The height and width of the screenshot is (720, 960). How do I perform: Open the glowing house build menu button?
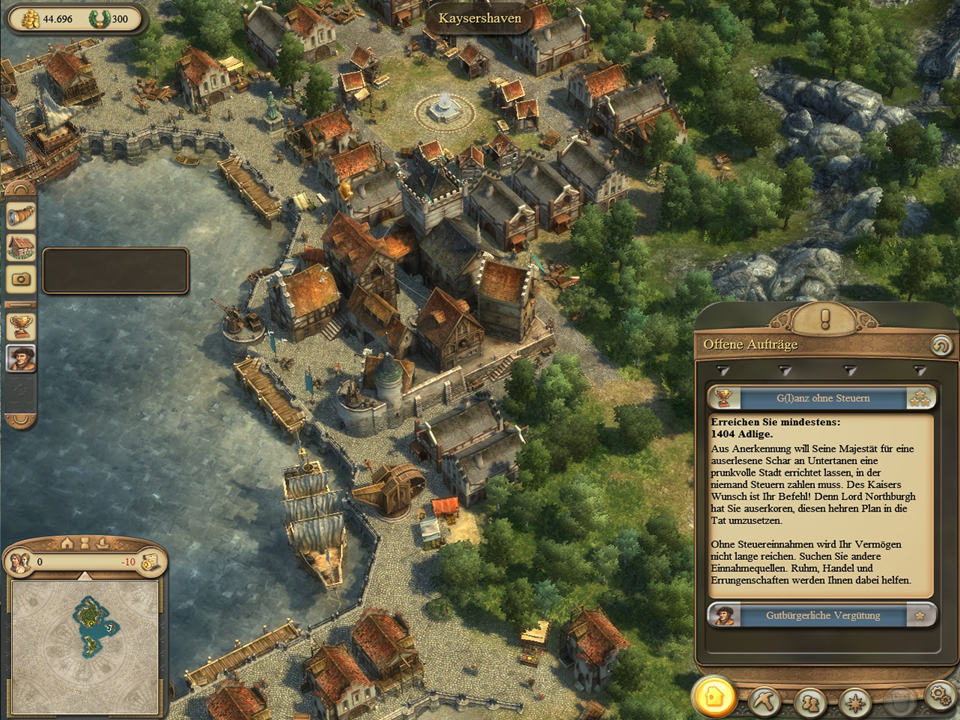click(714, 698)
